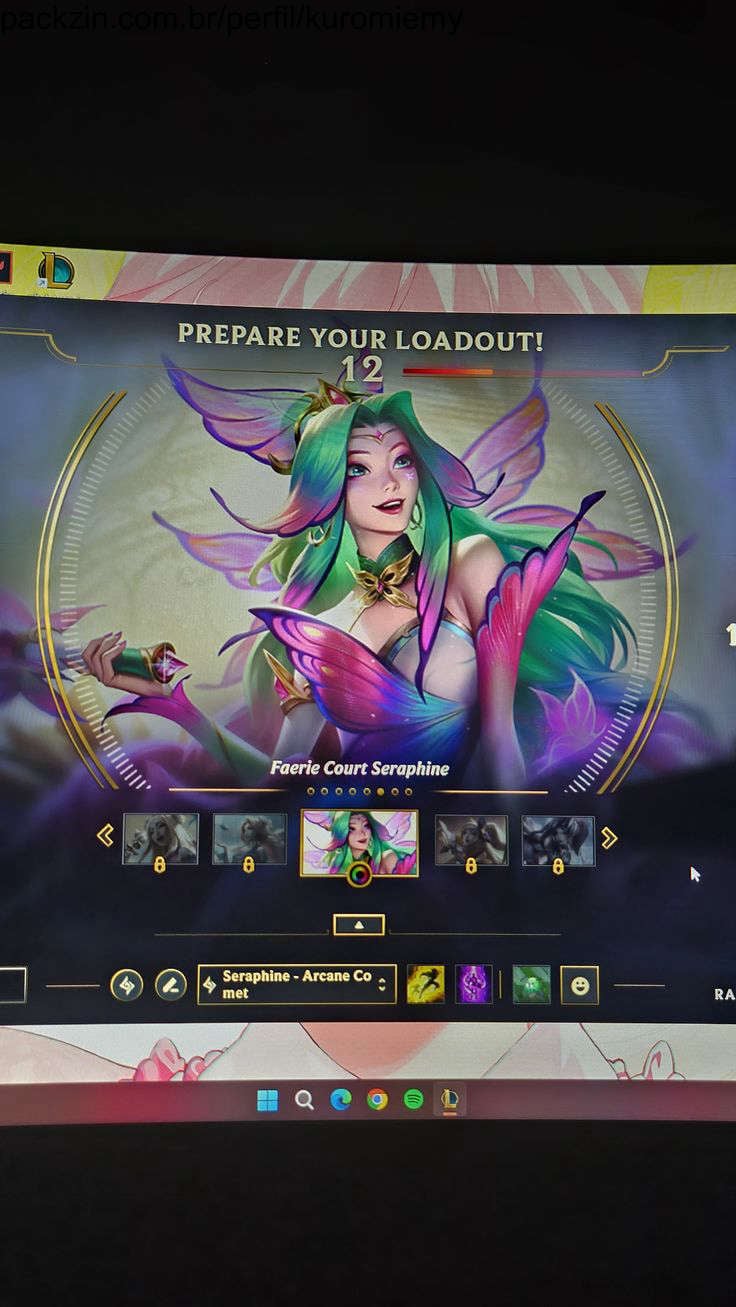The image size is (736, 1307).
Task: Change the purple summoner spell slot
Action: tap(473, 985)
